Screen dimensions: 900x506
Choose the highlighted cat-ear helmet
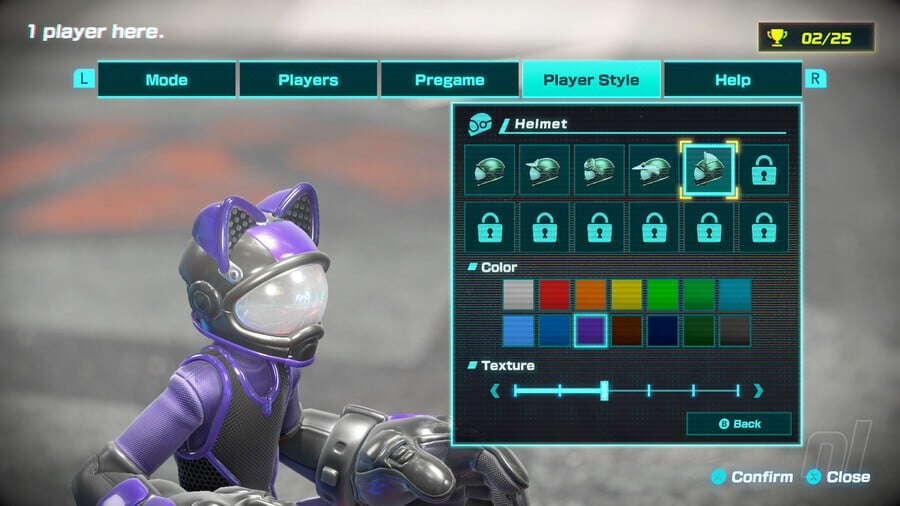click(x=709, y=170)
